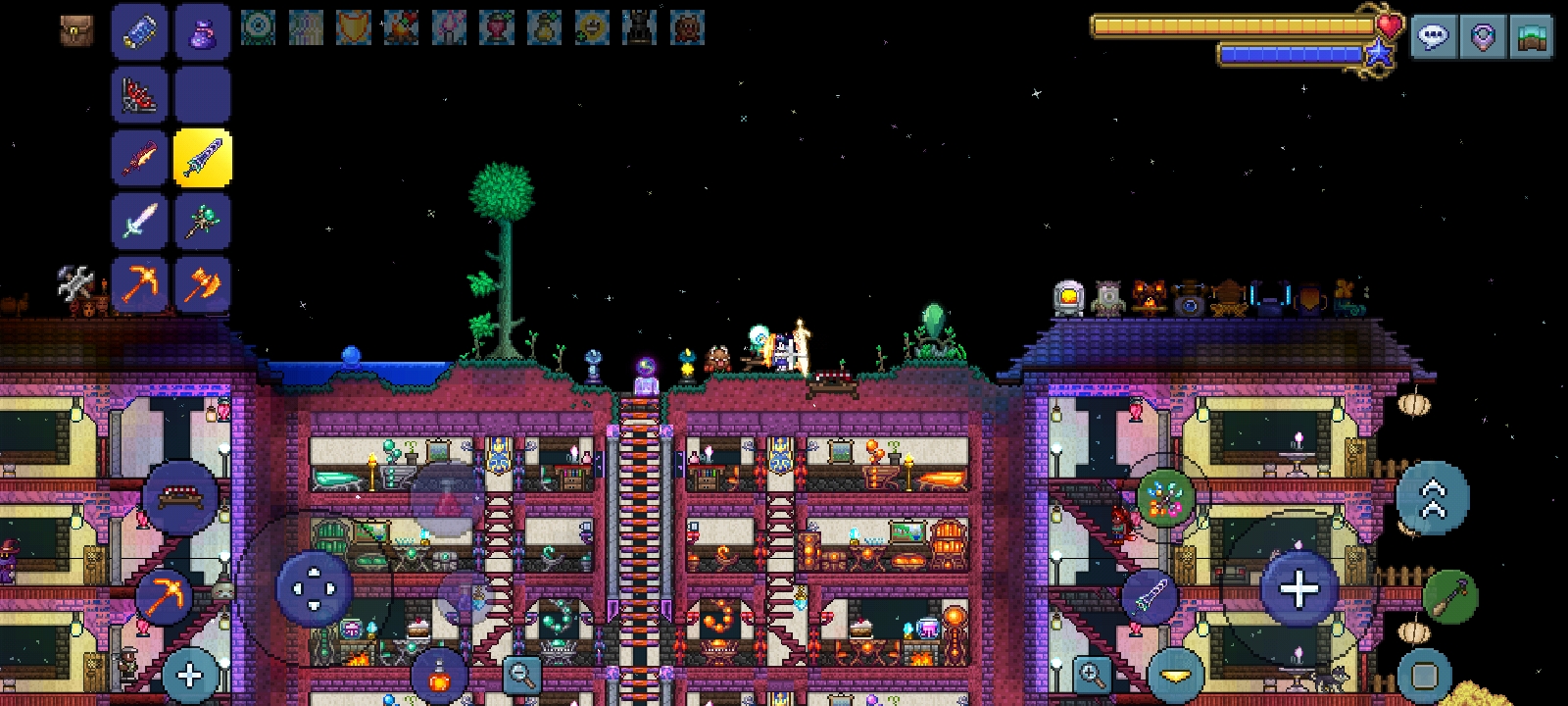
Task: Select the blue scroll hotbar slot
Action: (139, 30)
